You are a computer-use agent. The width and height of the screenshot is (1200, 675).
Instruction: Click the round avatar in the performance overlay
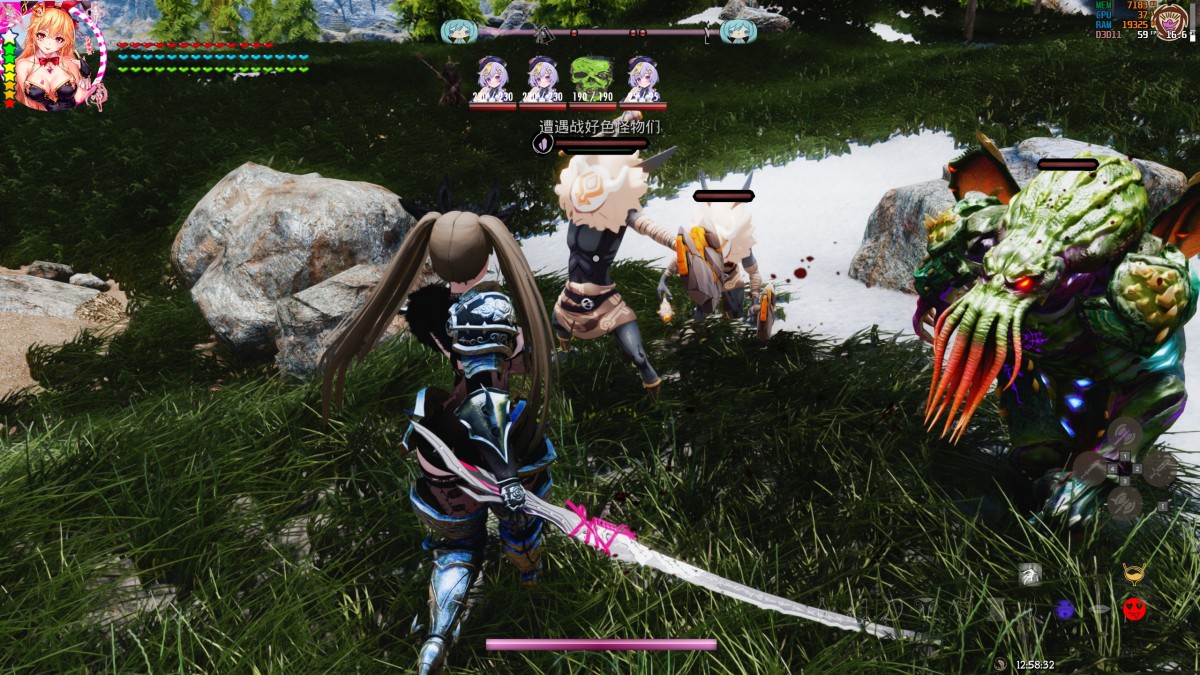(x=1171, y=21)
